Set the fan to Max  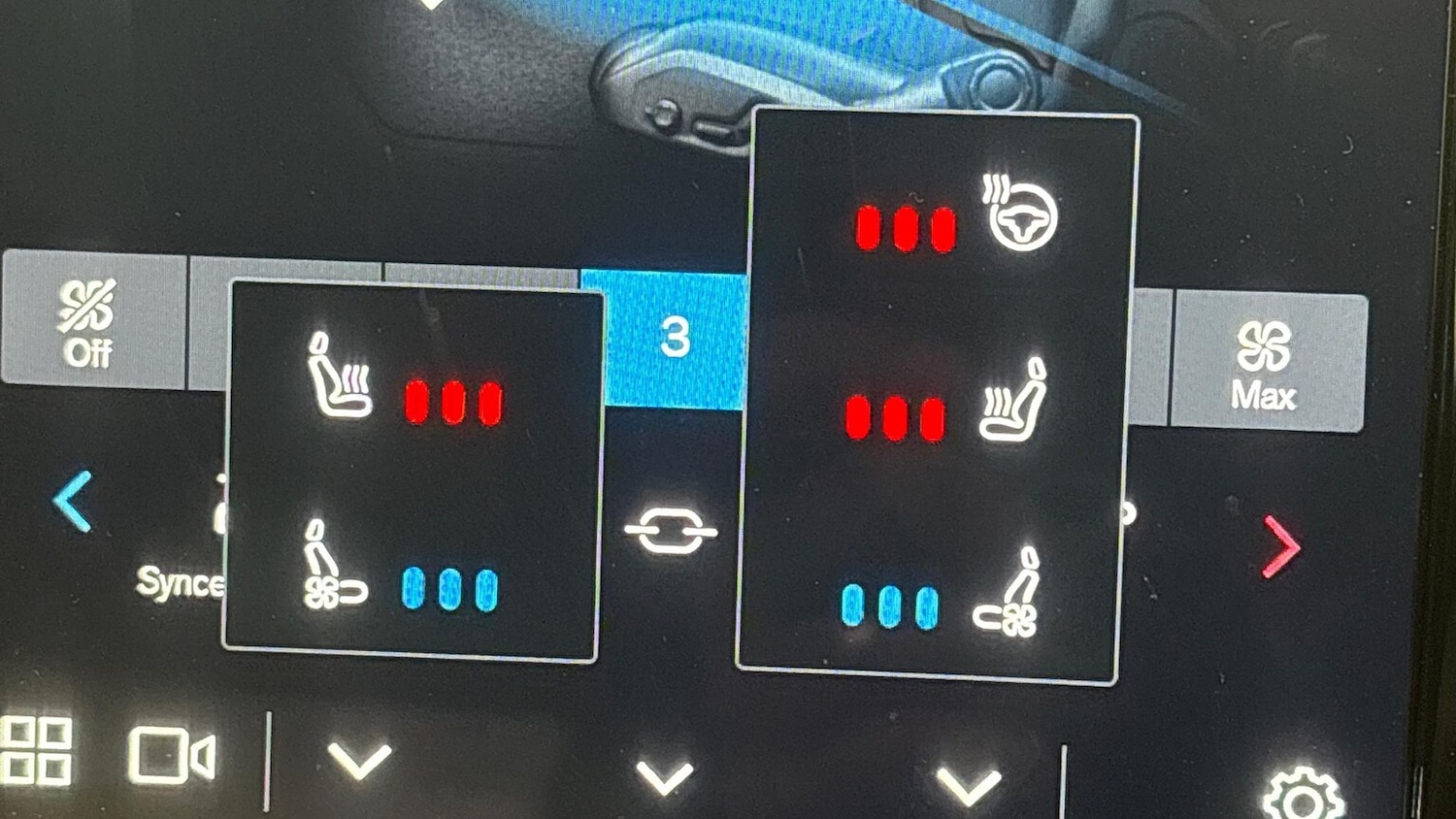click(1265, 363)
